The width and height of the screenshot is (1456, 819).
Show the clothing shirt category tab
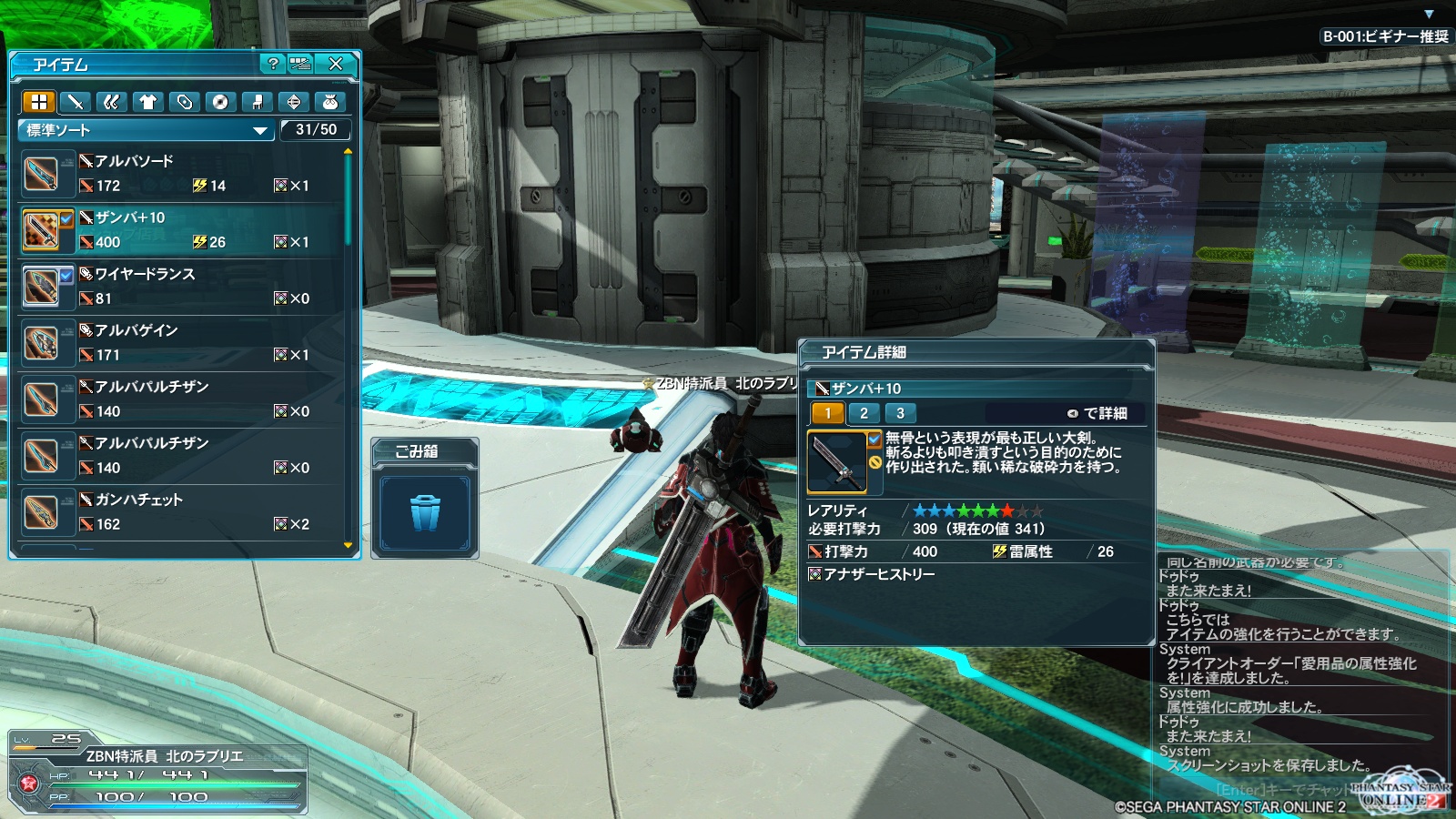[148, 102]
